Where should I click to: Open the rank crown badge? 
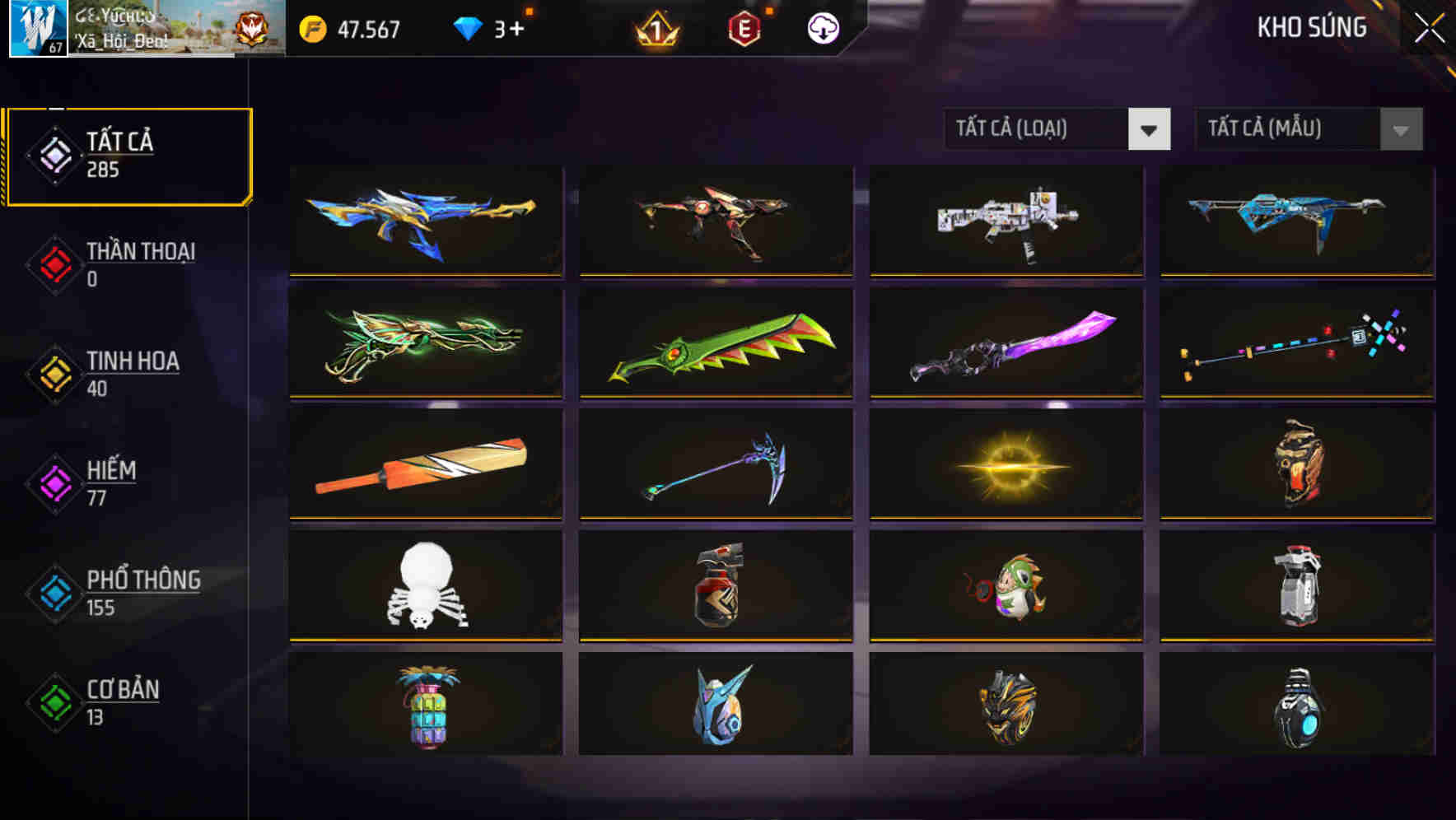(658, 30)
